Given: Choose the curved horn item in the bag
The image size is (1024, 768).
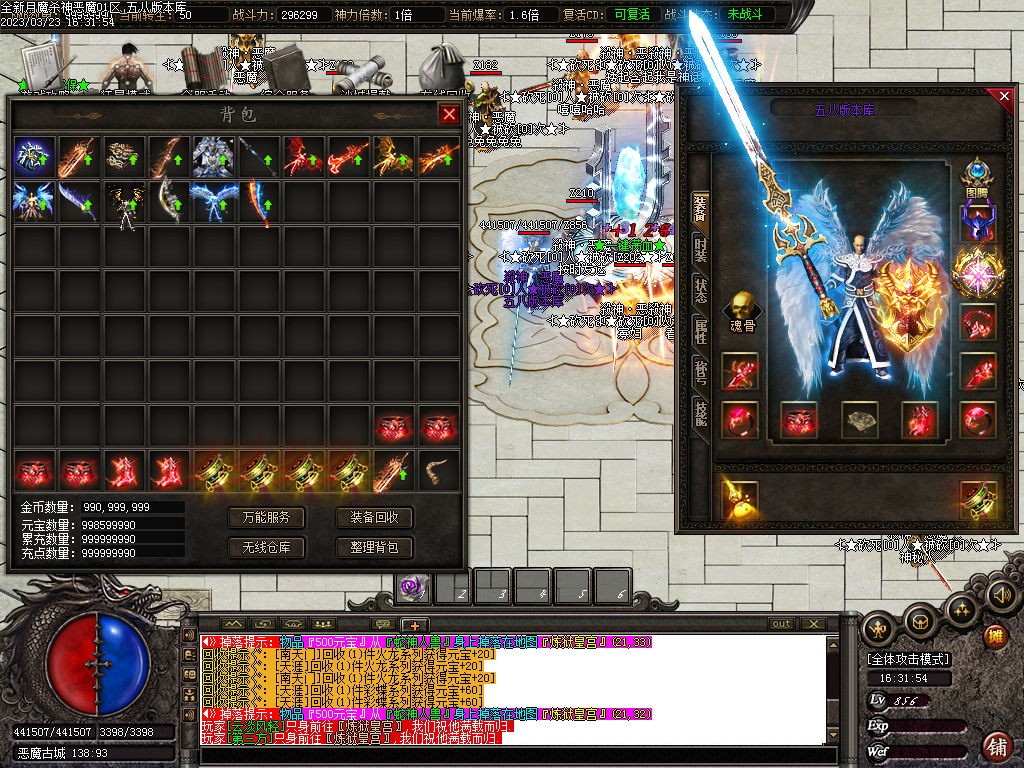Looking at the screenshot, I should [437, 470].
